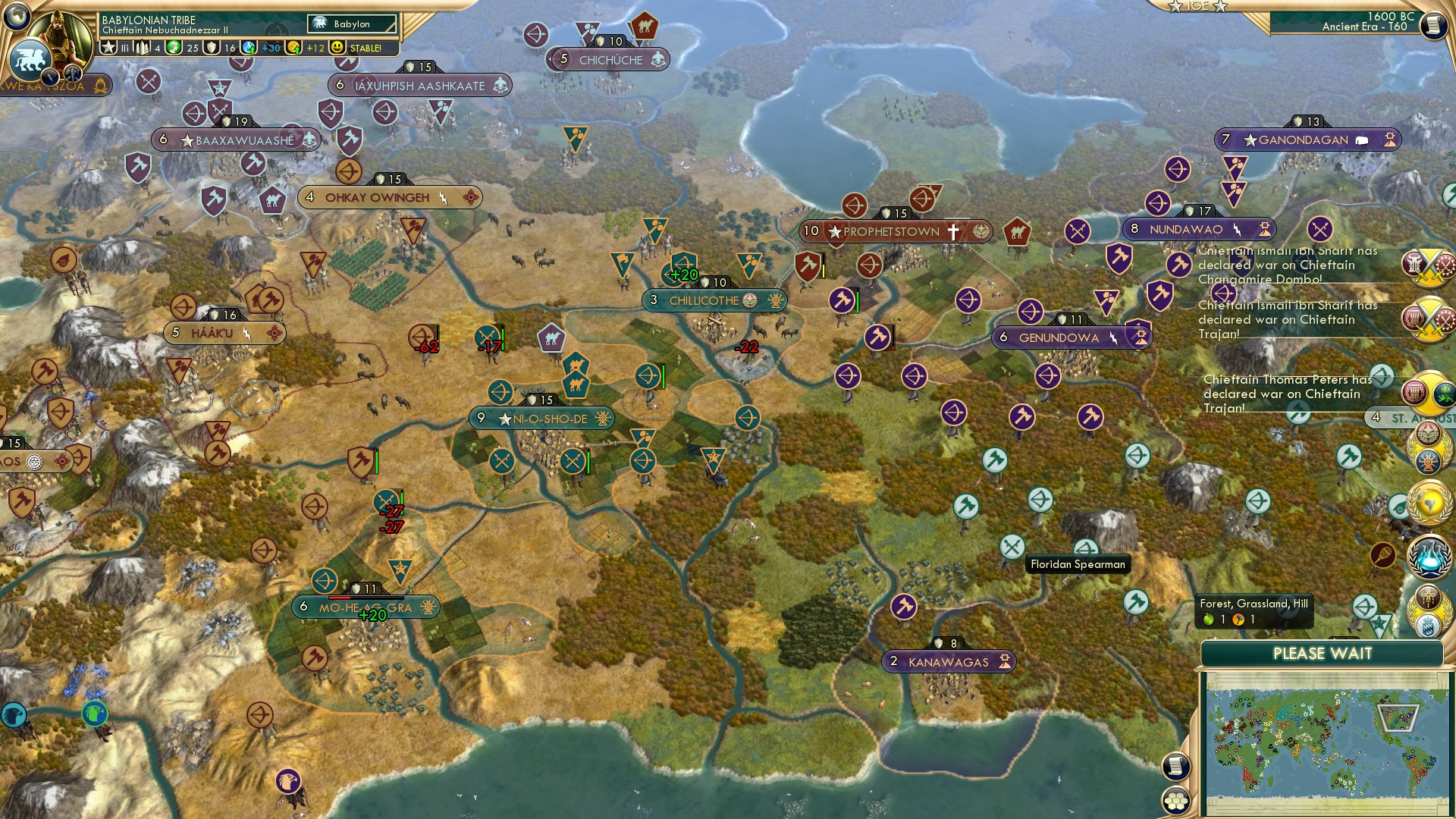Open the happiness STABLE smiley indicator
This screenshot has height=819, width=1456.
337,47
